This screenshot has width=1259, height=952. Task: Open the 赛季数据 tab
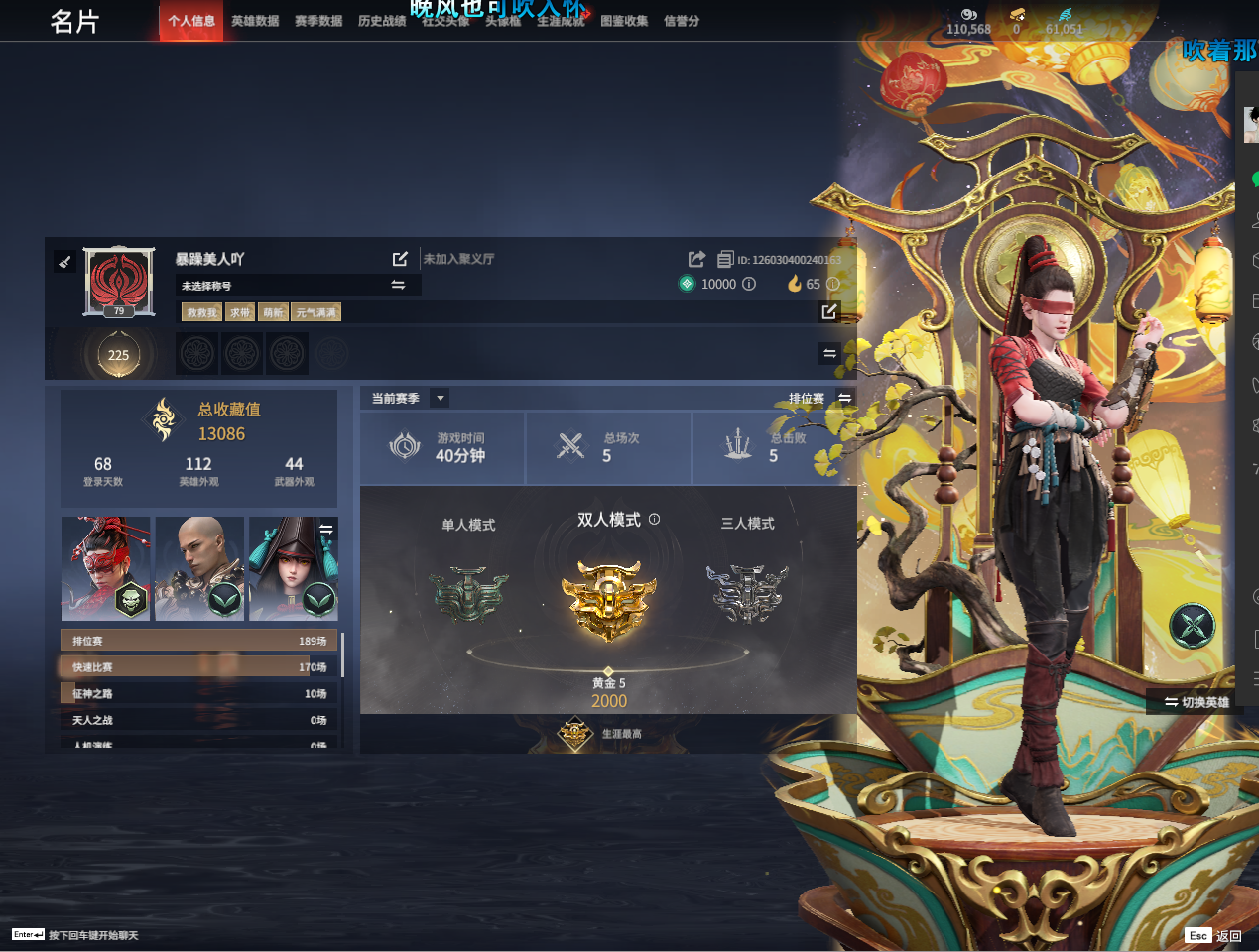[x=318, y=21]
